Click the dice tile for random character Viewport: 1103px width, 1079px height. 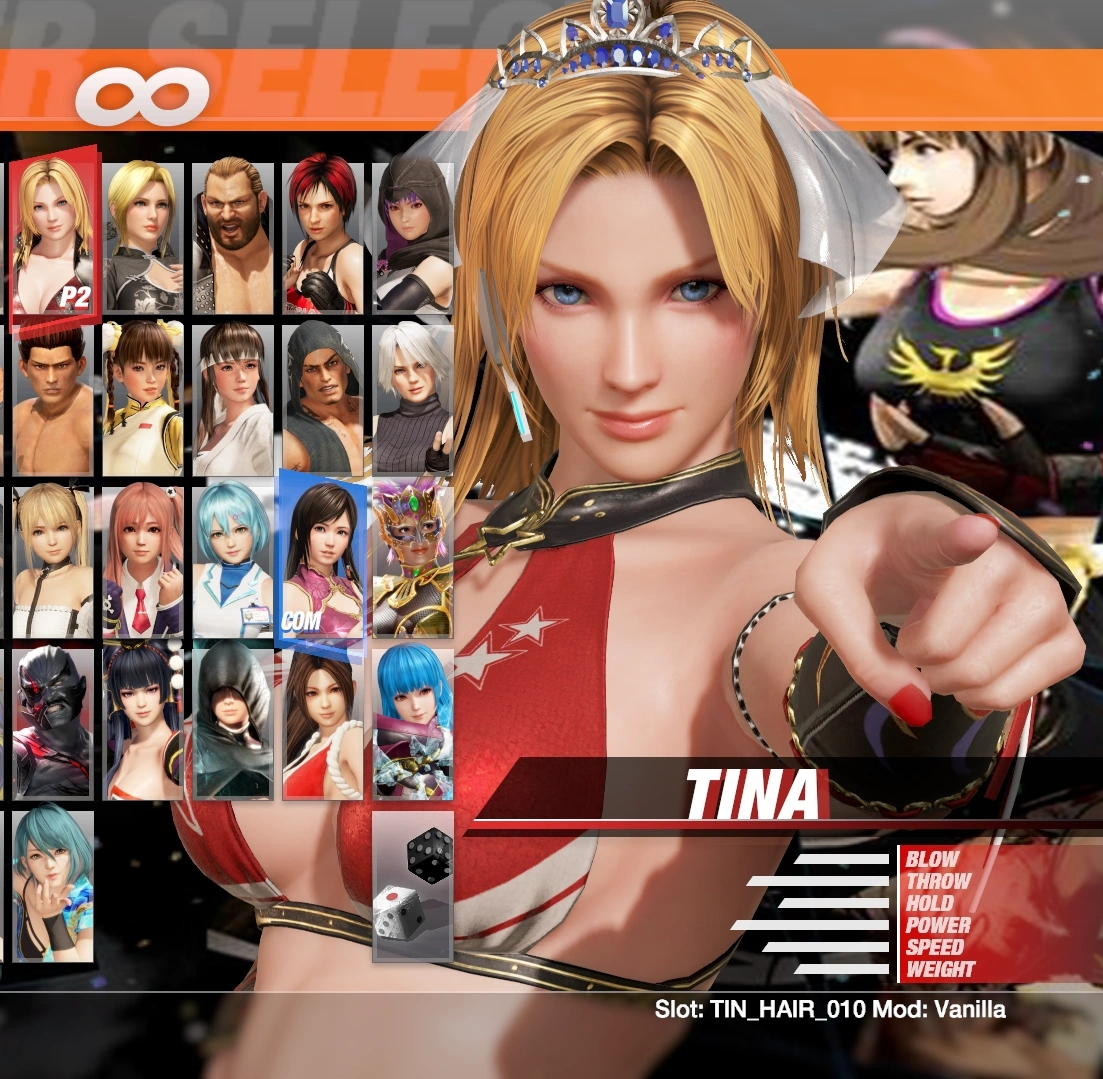(412, 885)
